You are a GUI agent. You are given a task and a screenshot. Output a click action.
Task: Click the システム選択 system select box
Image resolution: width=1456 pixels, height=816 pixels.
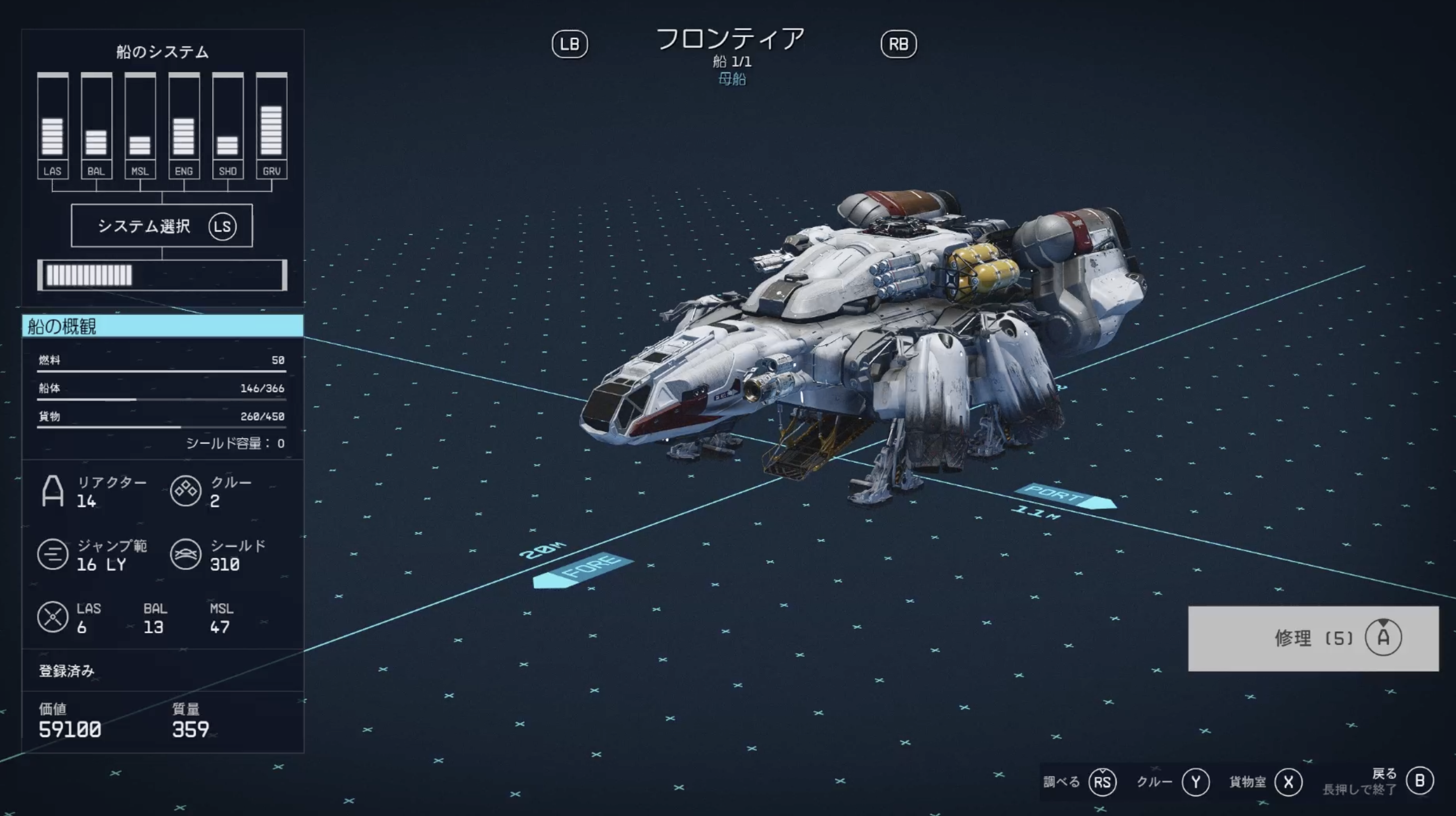coord(162,226)
